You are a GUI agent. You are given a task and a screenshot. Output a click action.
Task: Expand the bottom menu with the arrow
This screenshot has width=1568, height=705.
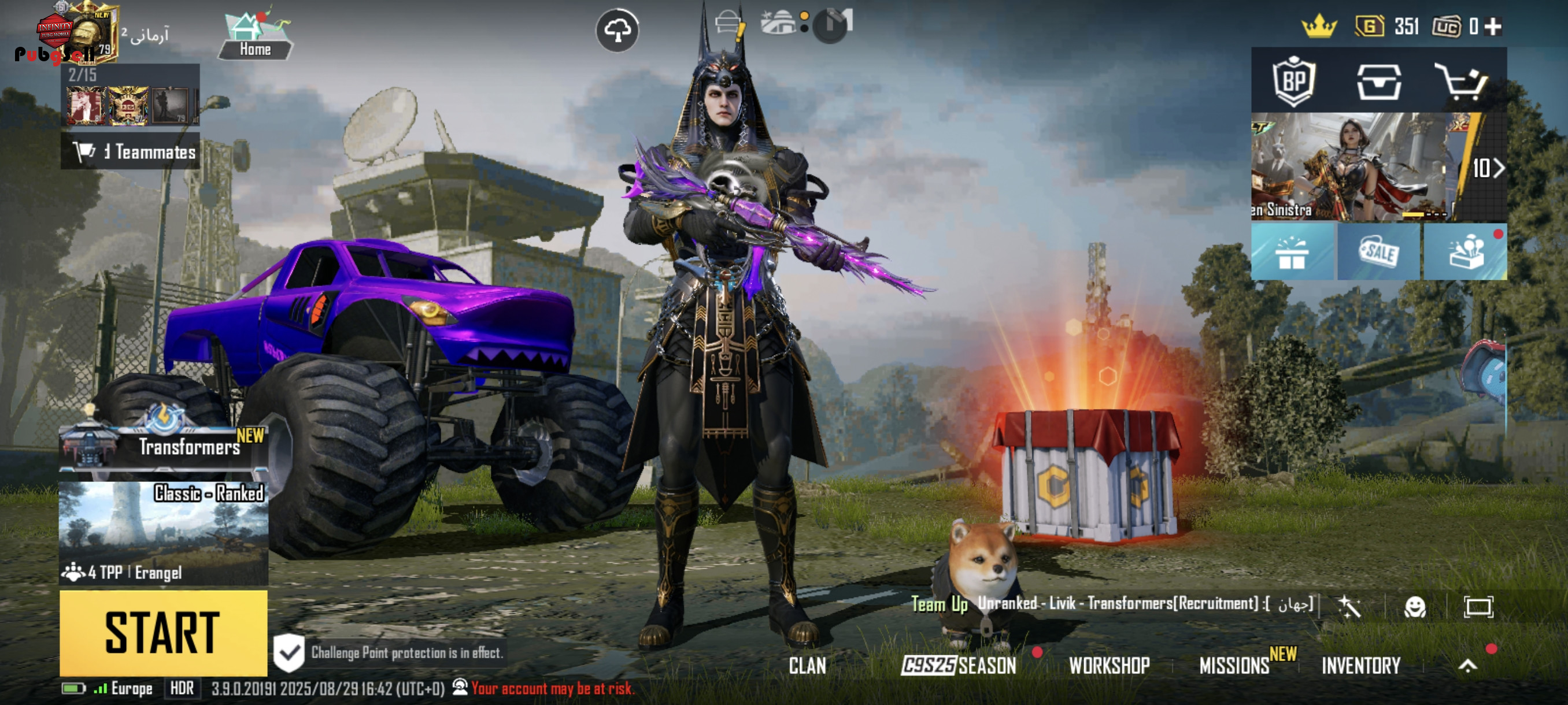coord(1467,666)
